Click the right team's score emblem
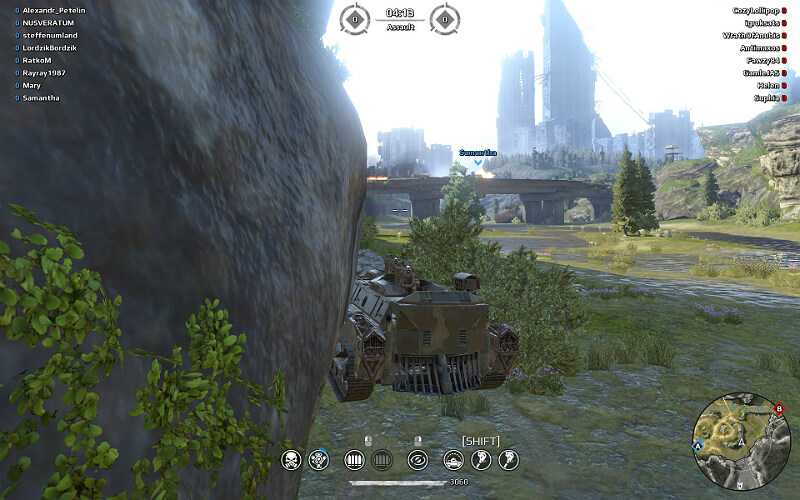 pos(444,18)
